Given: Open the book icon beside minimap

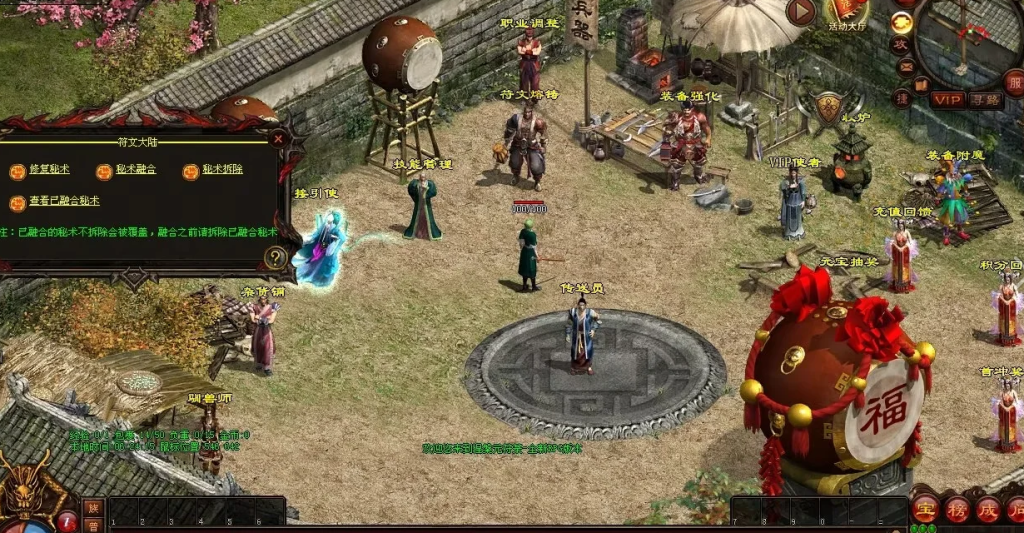Looking at the screenshot, I should (921, 86).
